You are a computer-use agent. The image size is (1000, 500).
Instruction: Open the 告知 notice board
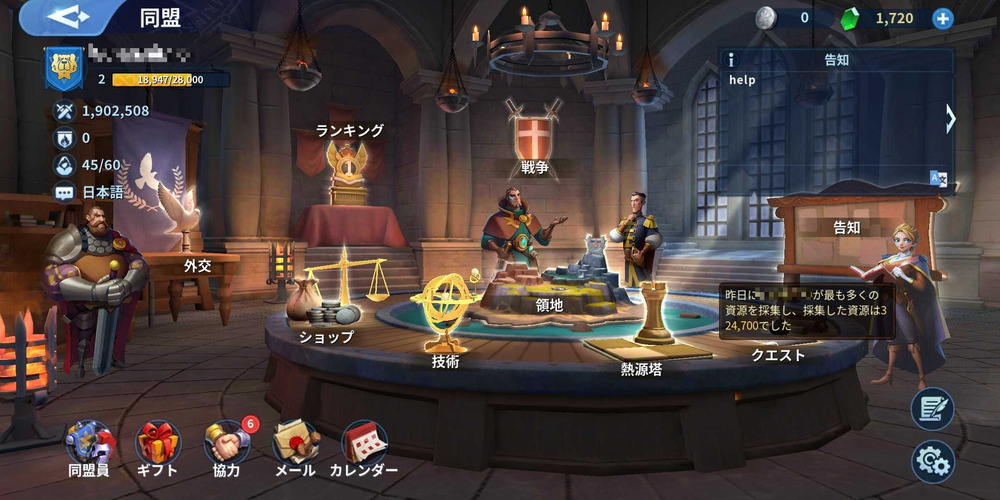[x=846, y=228]
